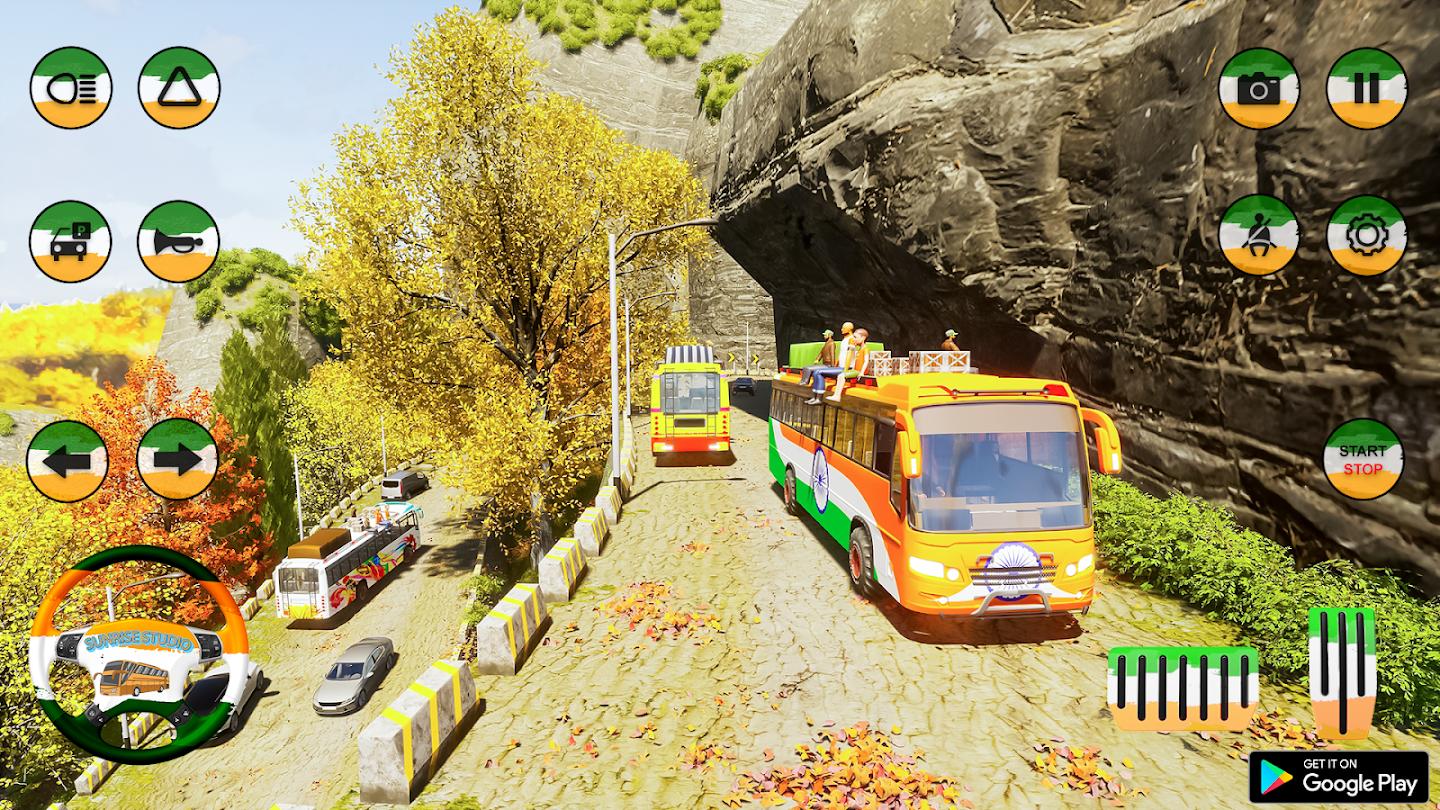
Task: Sound the bus horn
Action: 178,242
